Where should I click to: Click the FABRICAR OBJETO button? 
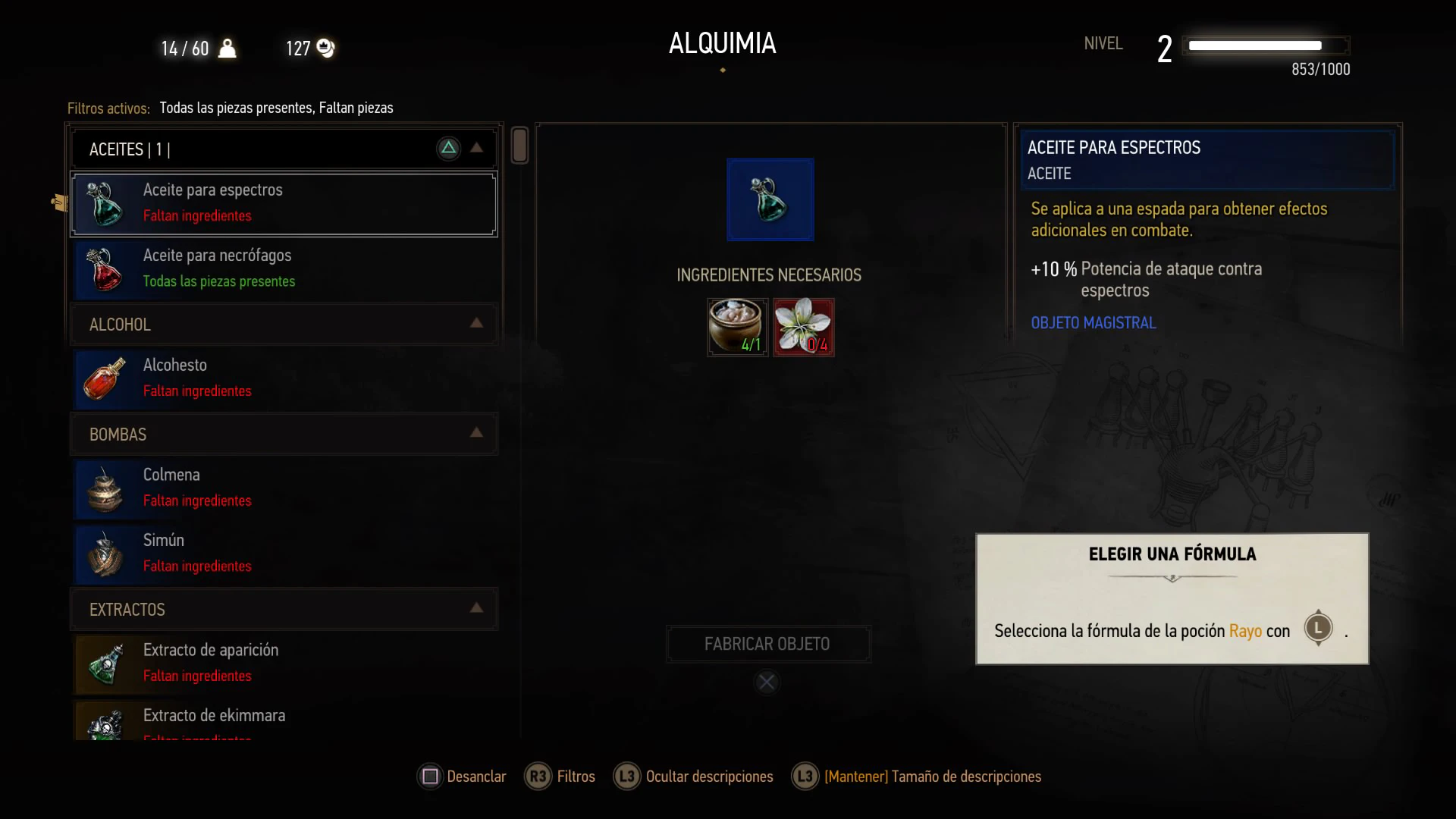click(767, 644)
